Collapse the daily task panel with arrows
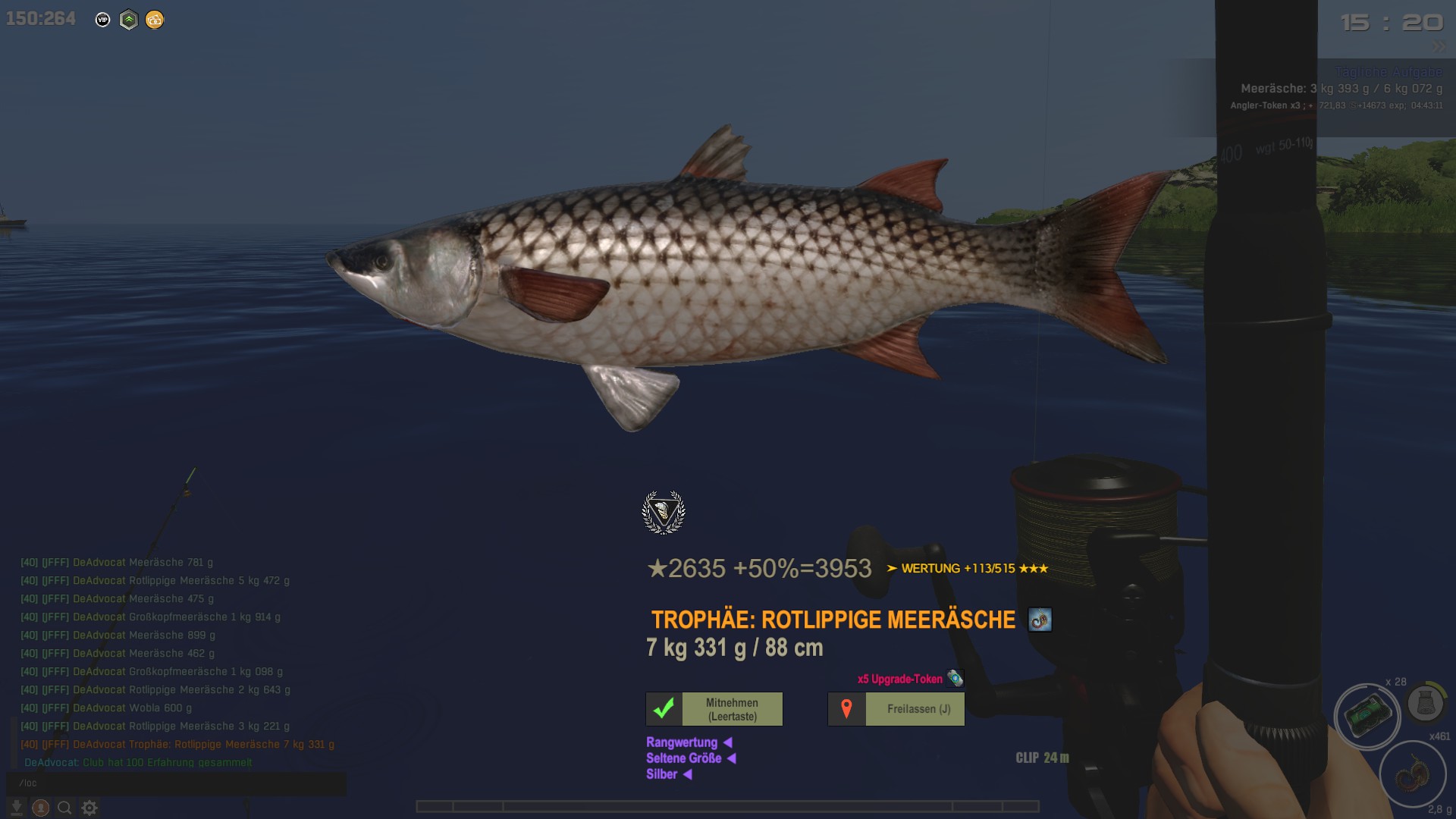Viewport: 1456px width, 819px height. click(x=1439, y=47)
